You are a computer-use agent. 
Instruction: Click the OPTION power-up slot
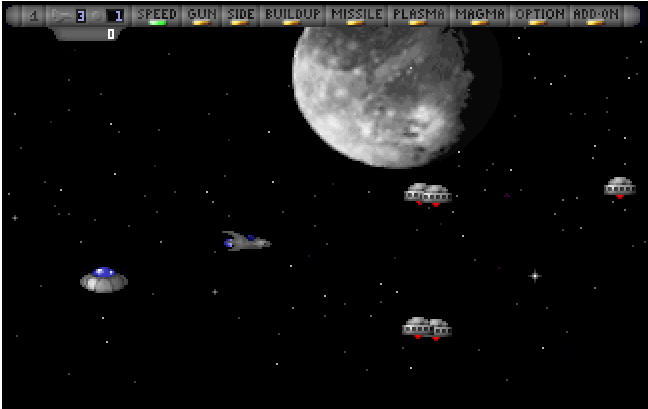(540, 15)
